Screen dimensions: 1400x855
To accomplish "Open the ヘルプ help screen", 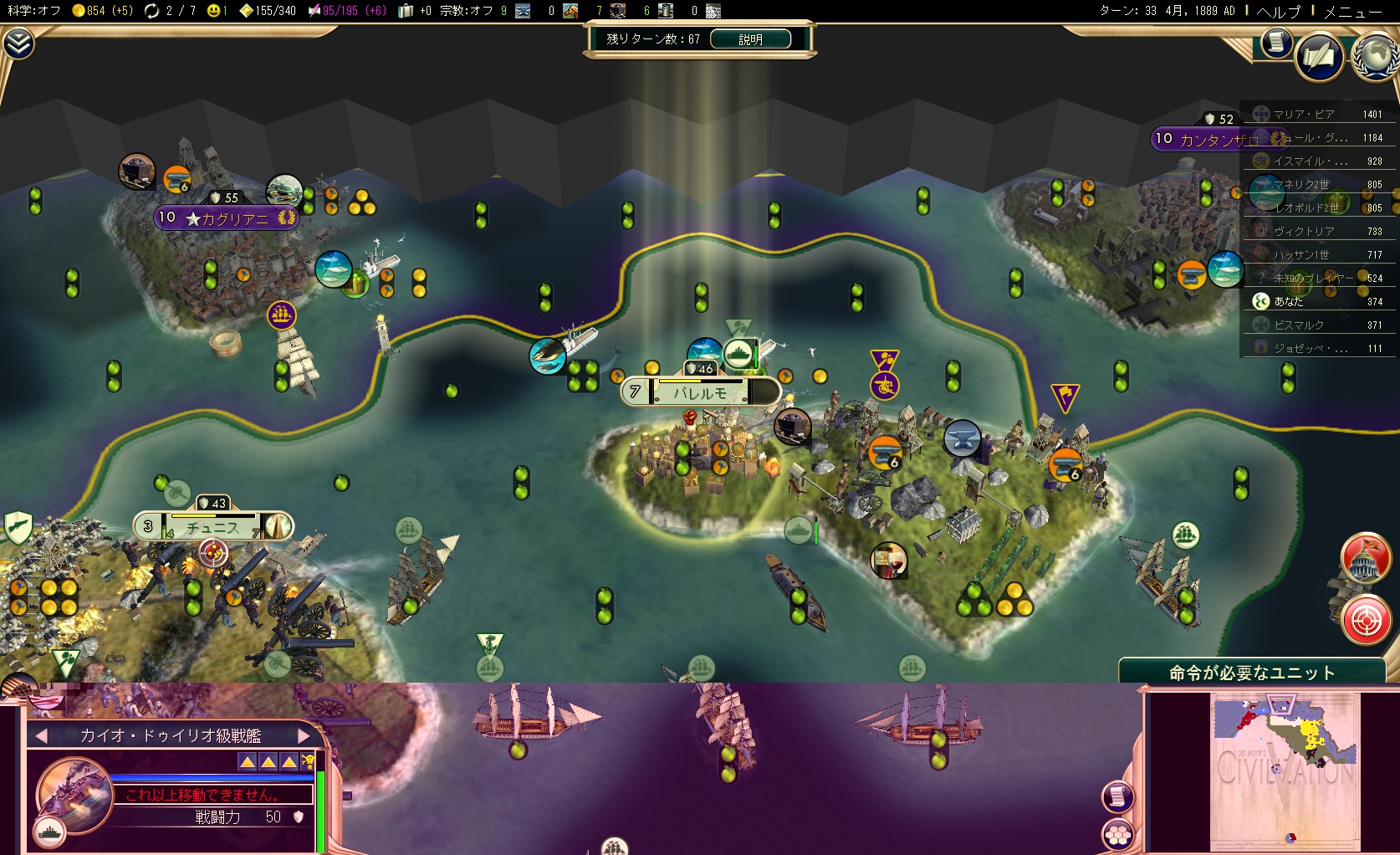I will pos(1279,11).
